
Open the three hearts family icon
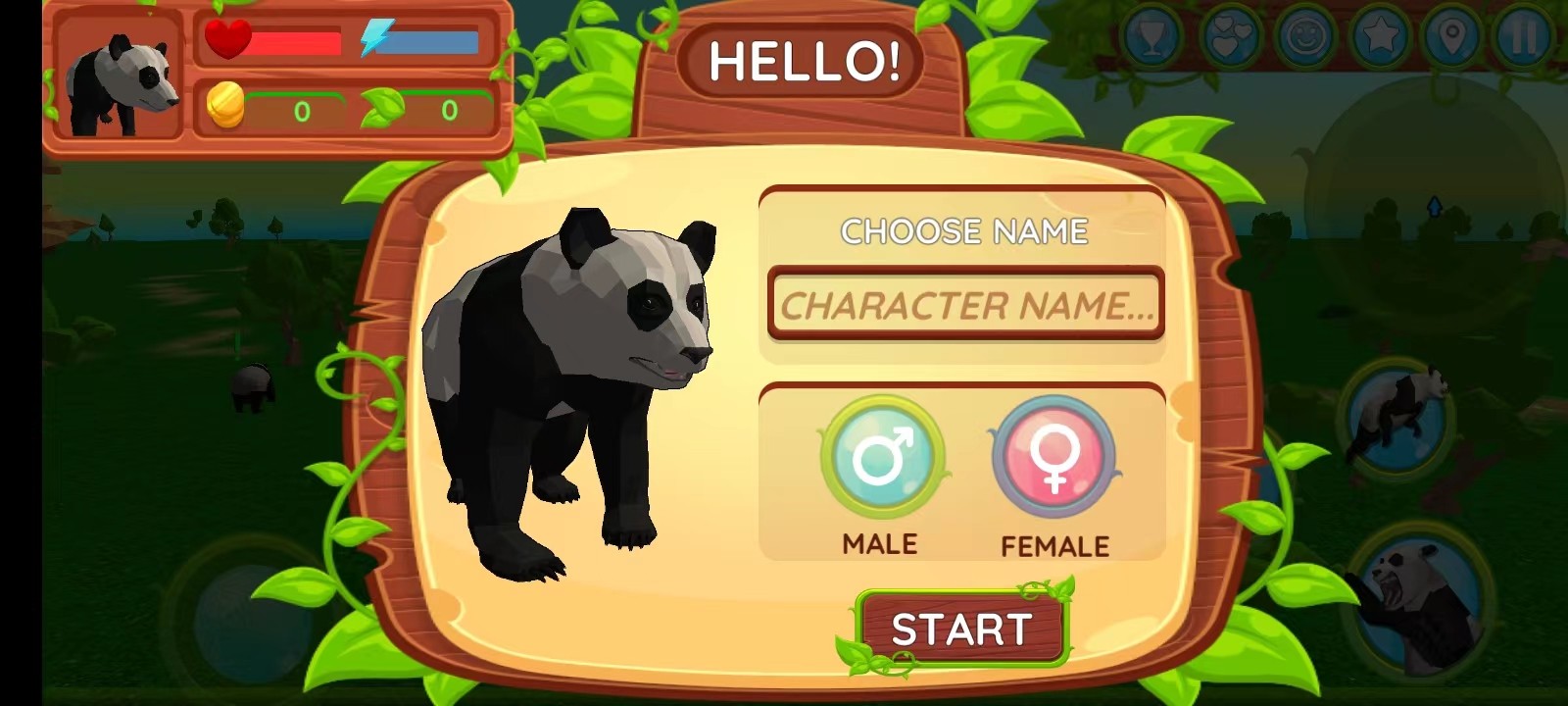click(x=1229, y=37)
